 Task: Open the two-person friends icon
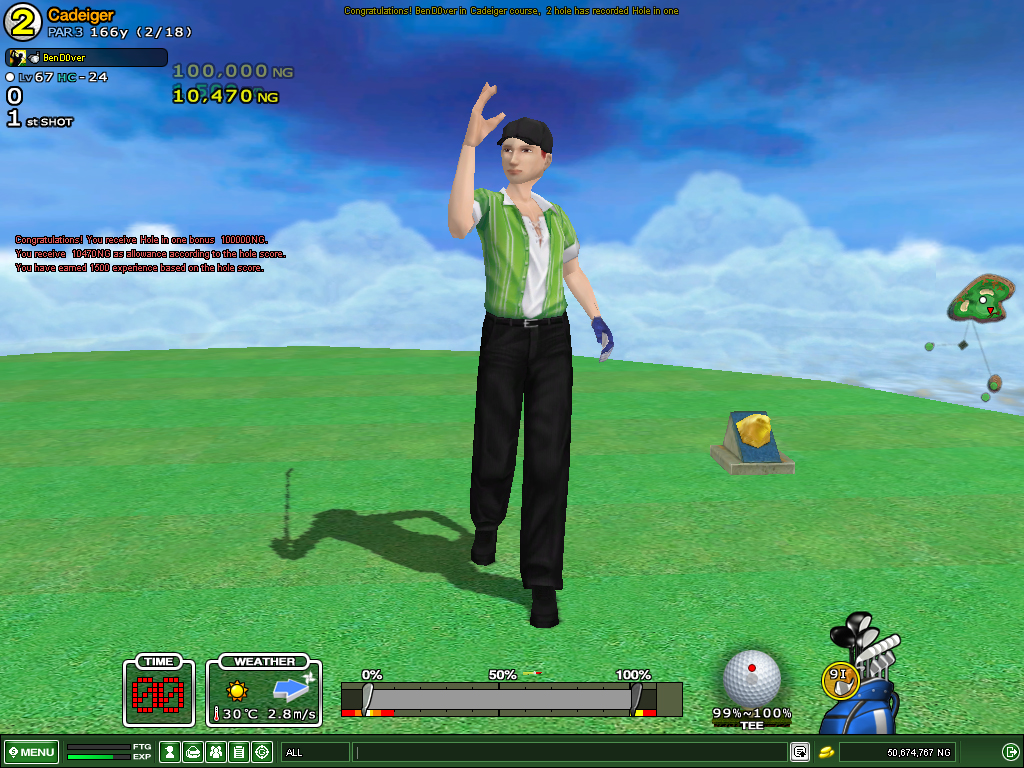(x=216, y=752)
